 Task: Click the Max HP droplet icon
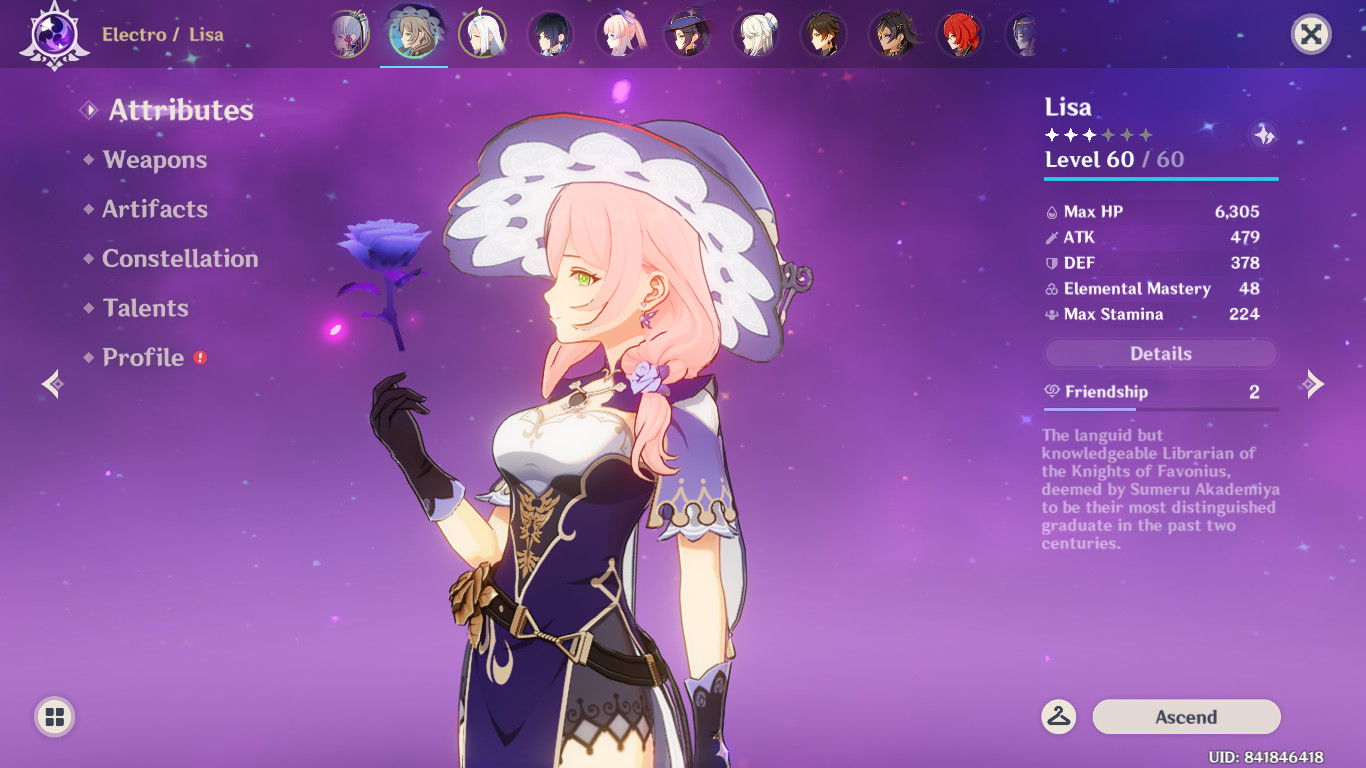(1050, 212)
